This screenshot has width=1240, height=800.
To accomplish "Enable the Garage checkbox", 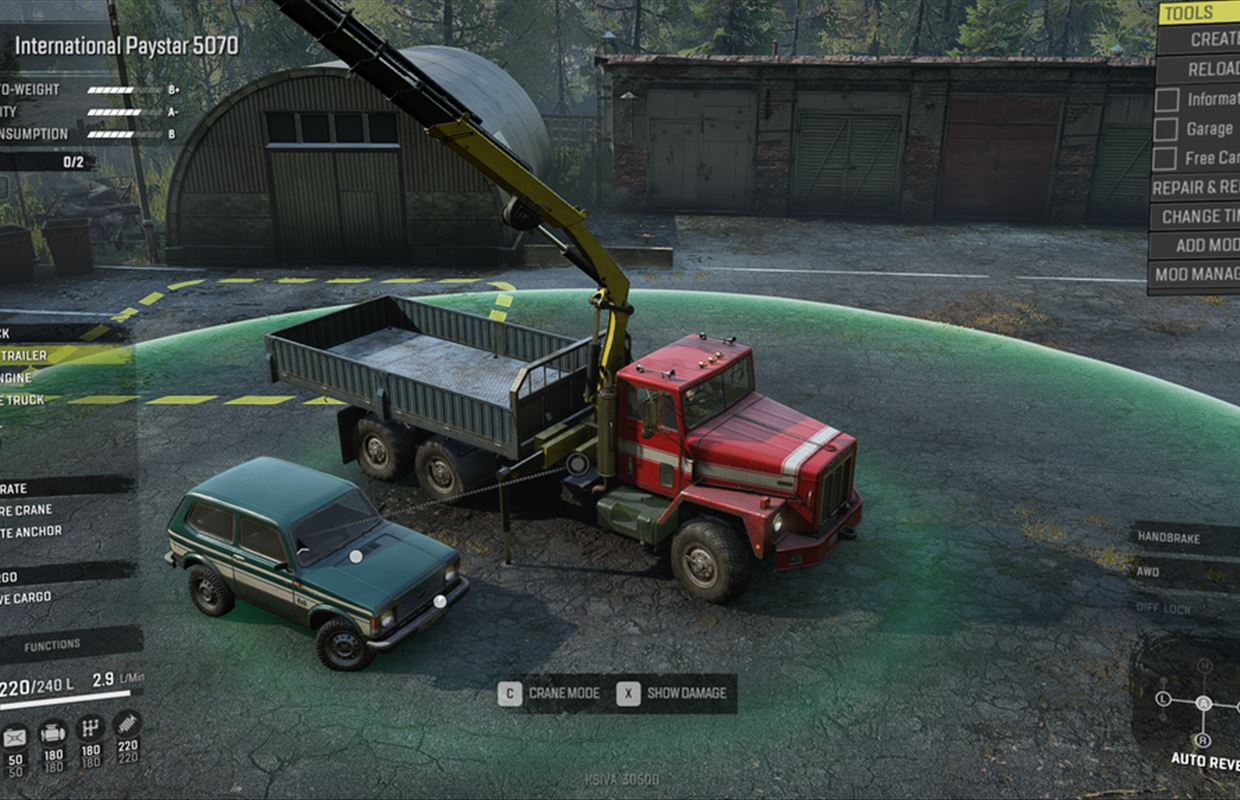I will coord(1166,129).
